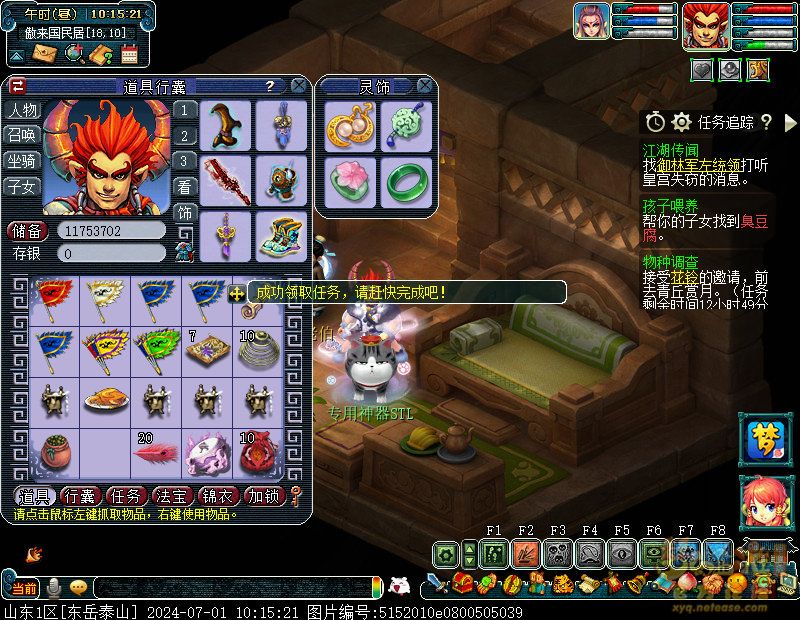
Task: Open the 法宝 tab
Action: (174, 496)
